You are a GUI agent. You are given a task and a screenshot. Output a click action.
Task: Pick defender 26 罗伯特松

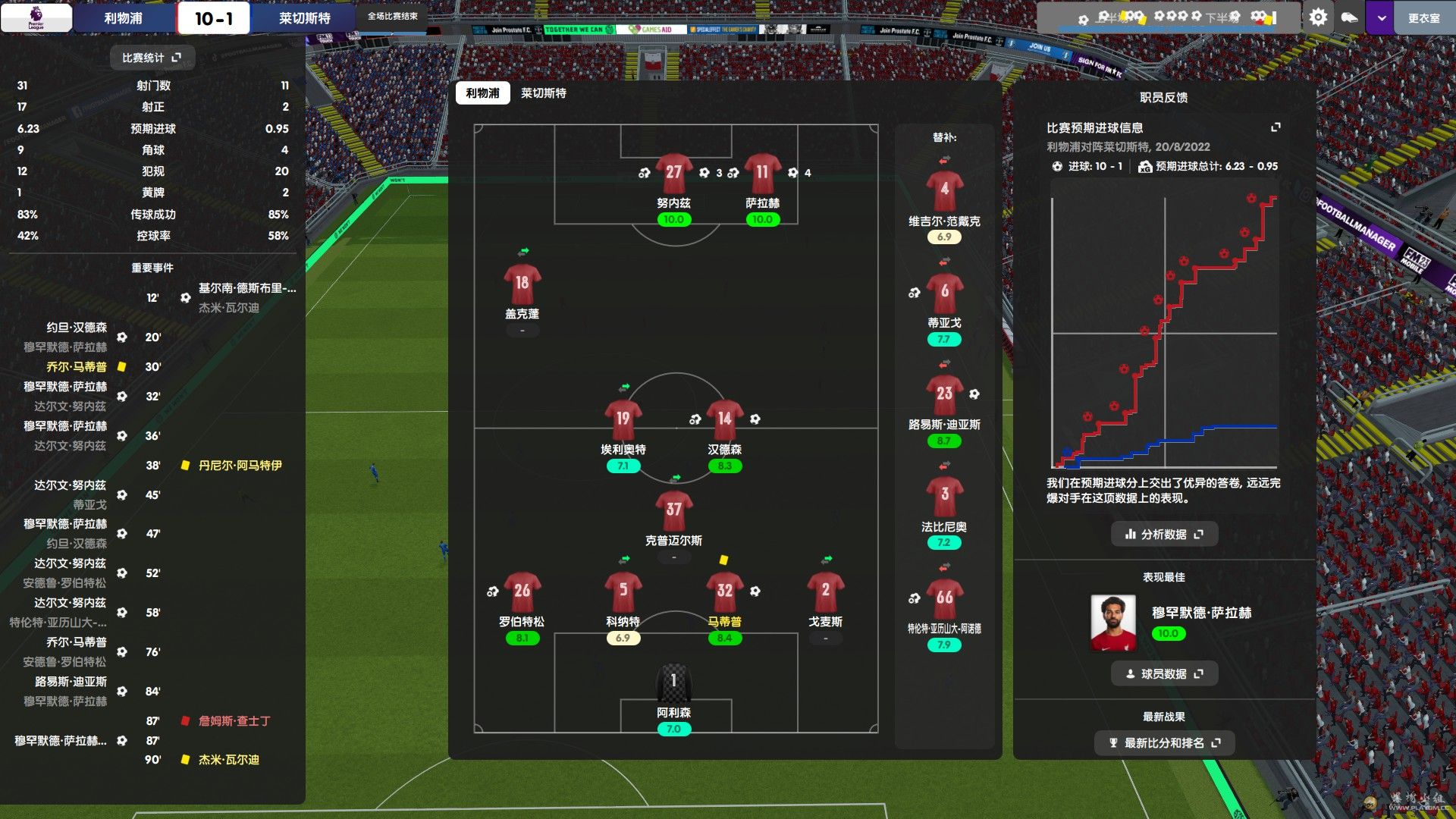point(522,592)
